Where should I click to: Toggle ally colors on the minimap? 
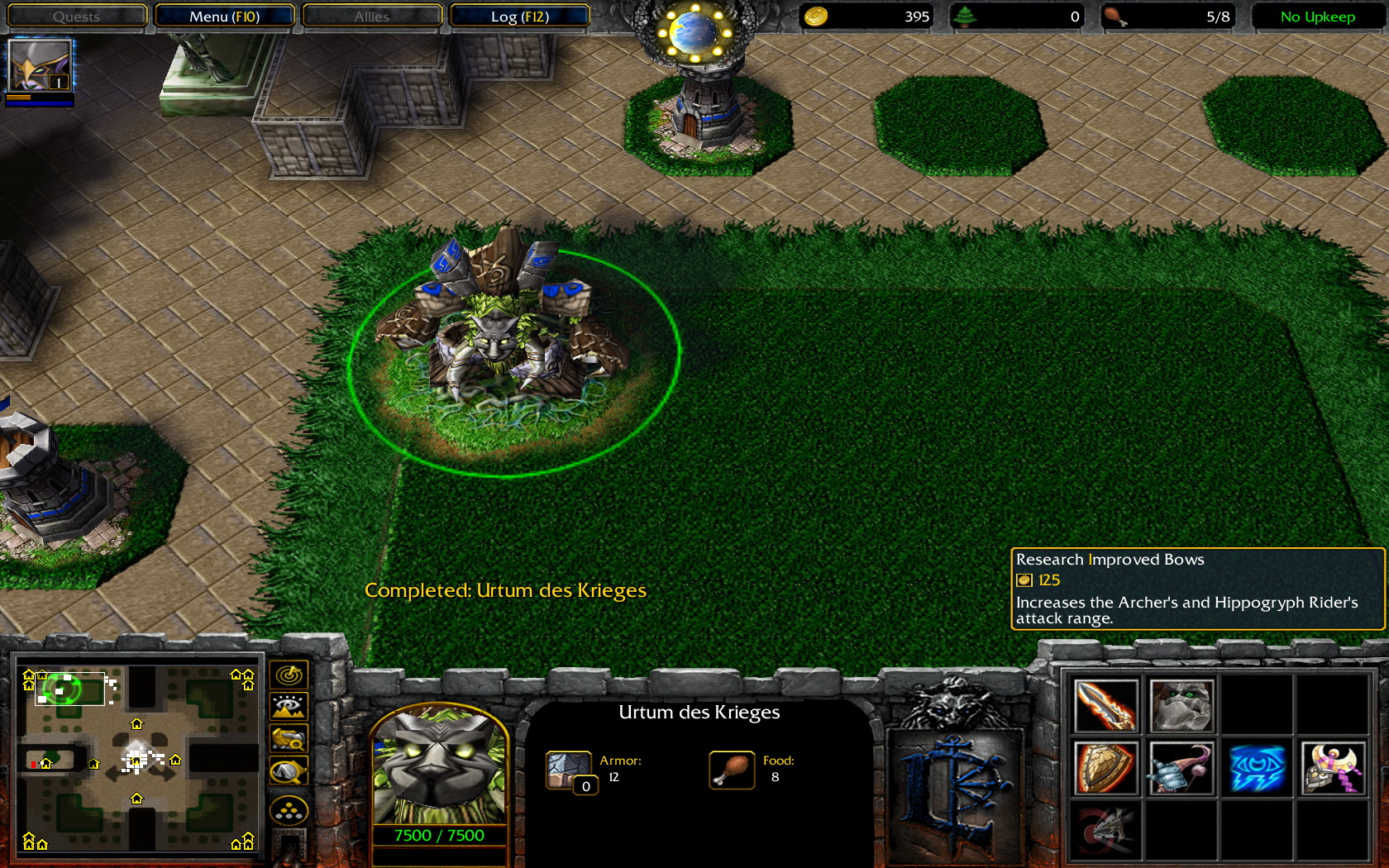click(288, 738)
